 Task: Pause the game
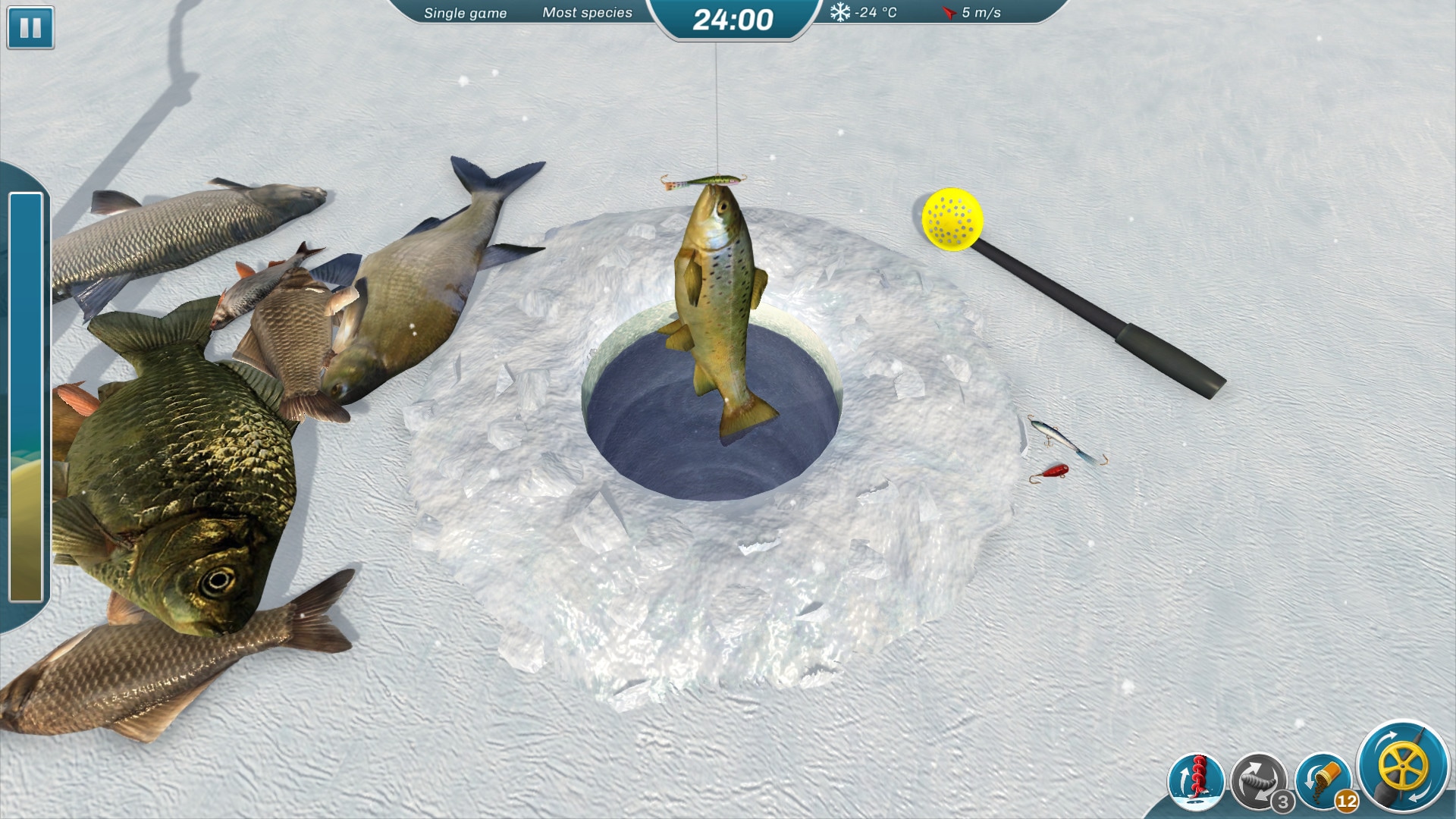(30, 28)
